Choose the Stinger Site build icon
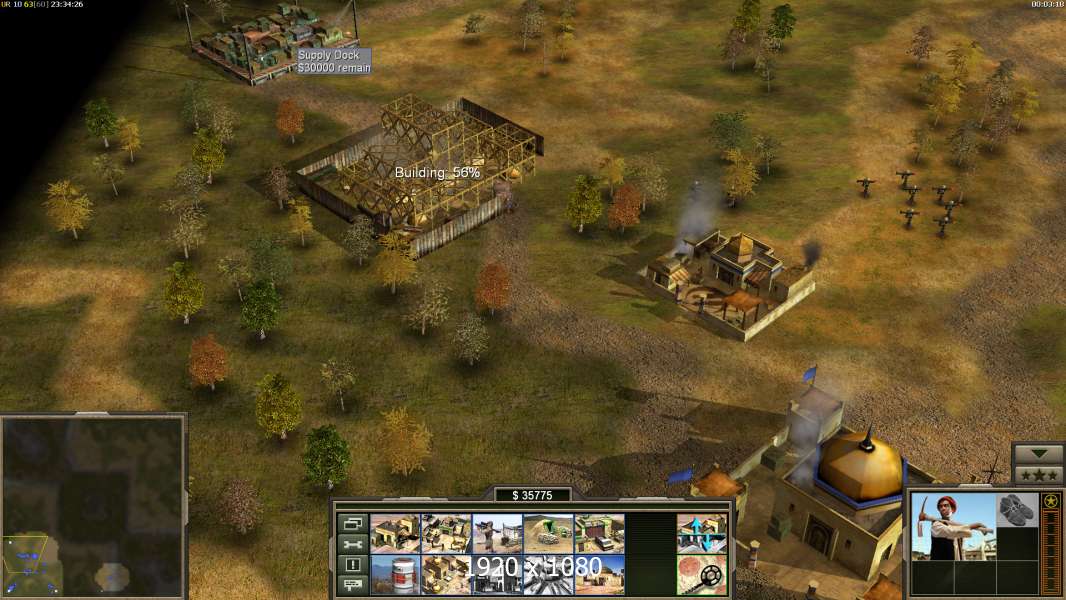The height and width of the screenshot is (600, 1066). [497, 534]
